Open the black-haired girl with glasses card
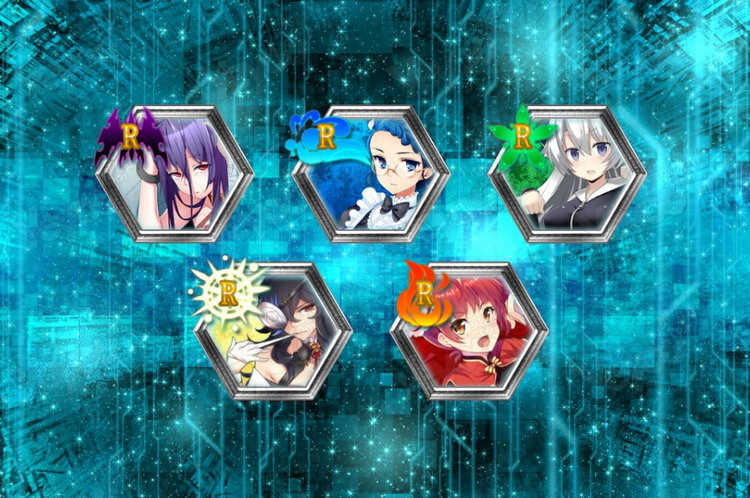The width and height of the screenshot is (750, 498). (x=274, y=331)
